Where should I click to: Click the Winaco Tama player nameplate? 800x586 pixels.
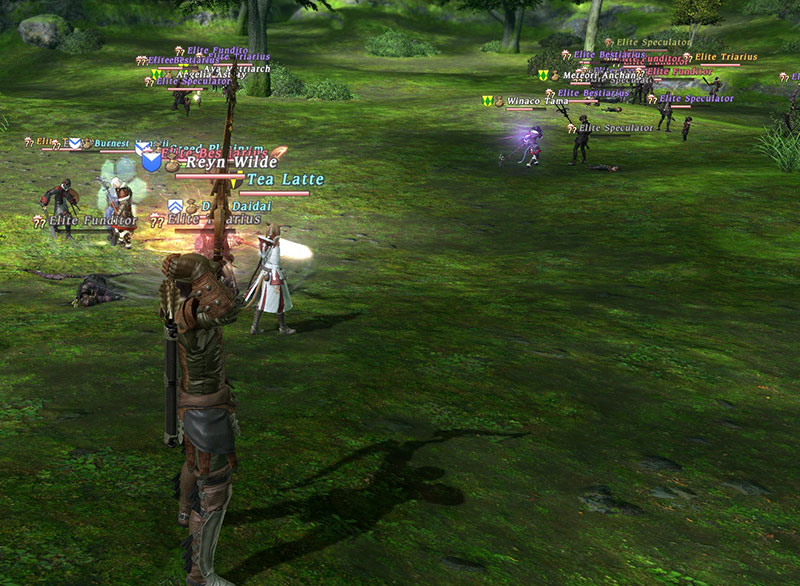pyautogui.click(x=537, y=101)
